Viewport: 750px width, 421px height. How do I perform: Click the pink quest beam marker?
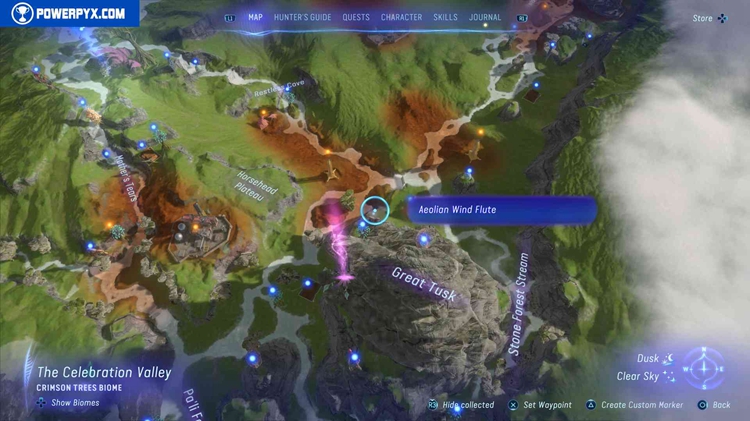[341, 243]
